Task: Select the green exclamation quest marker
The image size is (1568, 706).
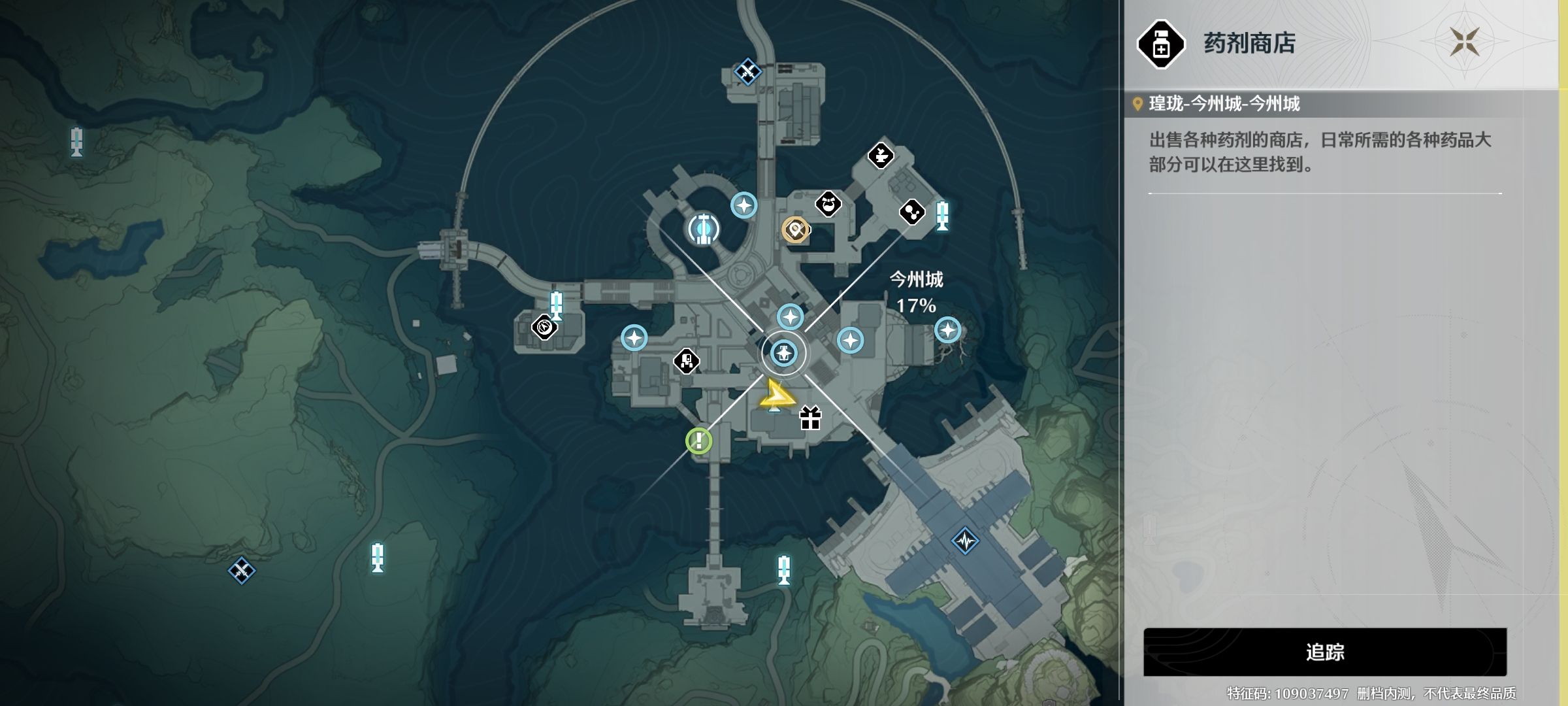Action: [x=698, y=441]
